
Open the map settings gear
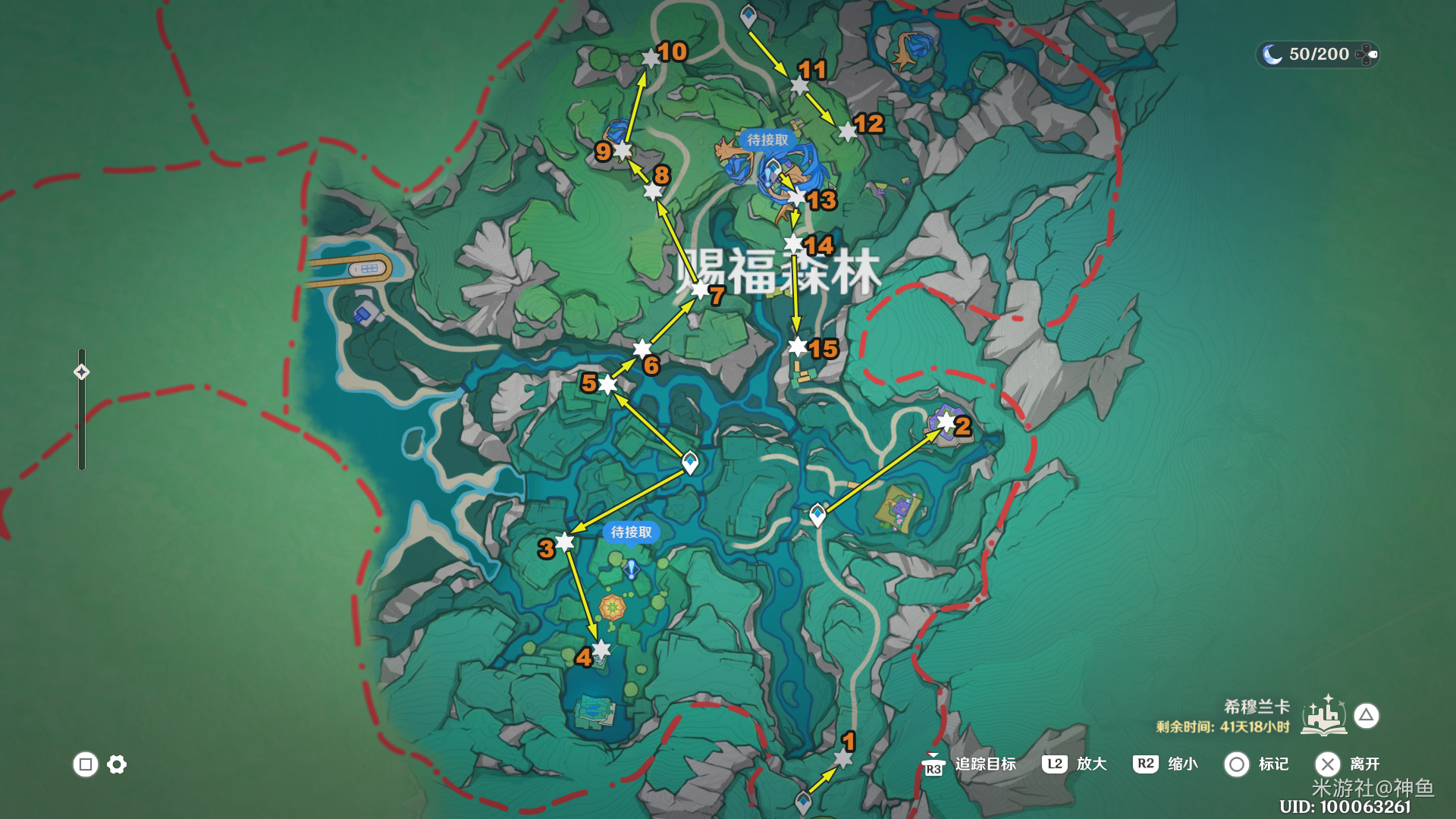117,764
